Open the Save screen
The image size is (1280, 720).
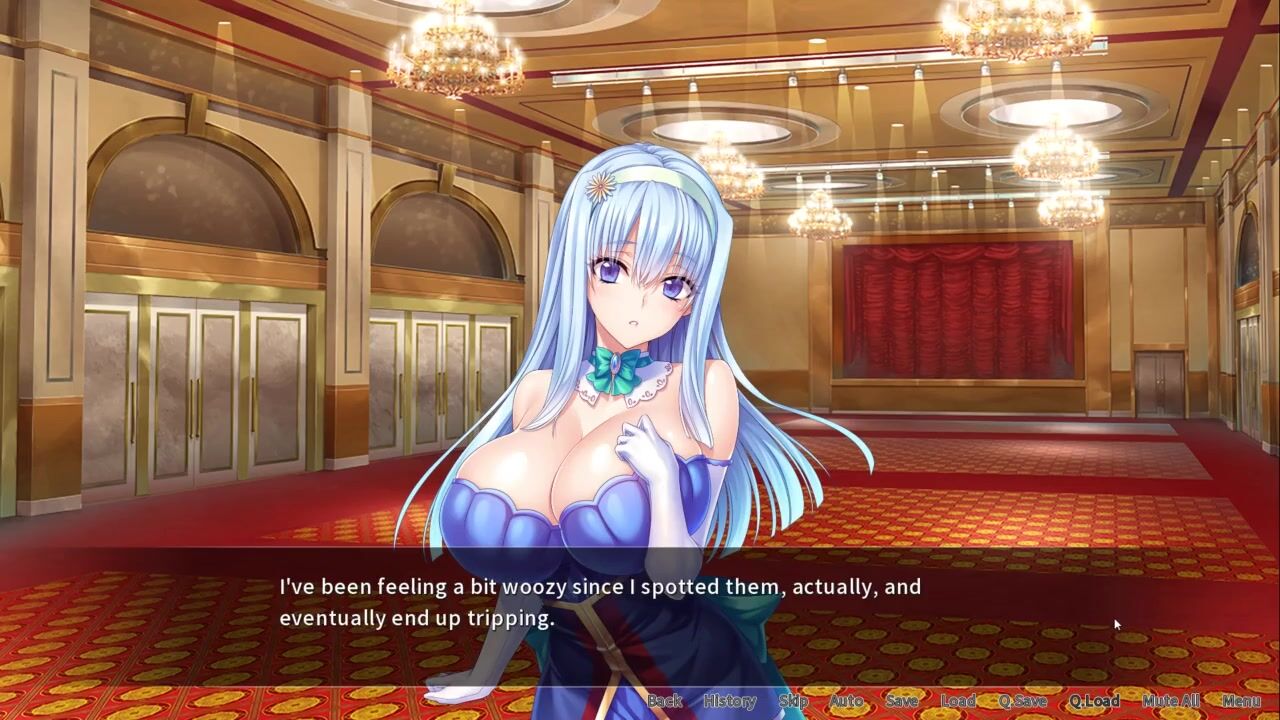coord(901,701)
